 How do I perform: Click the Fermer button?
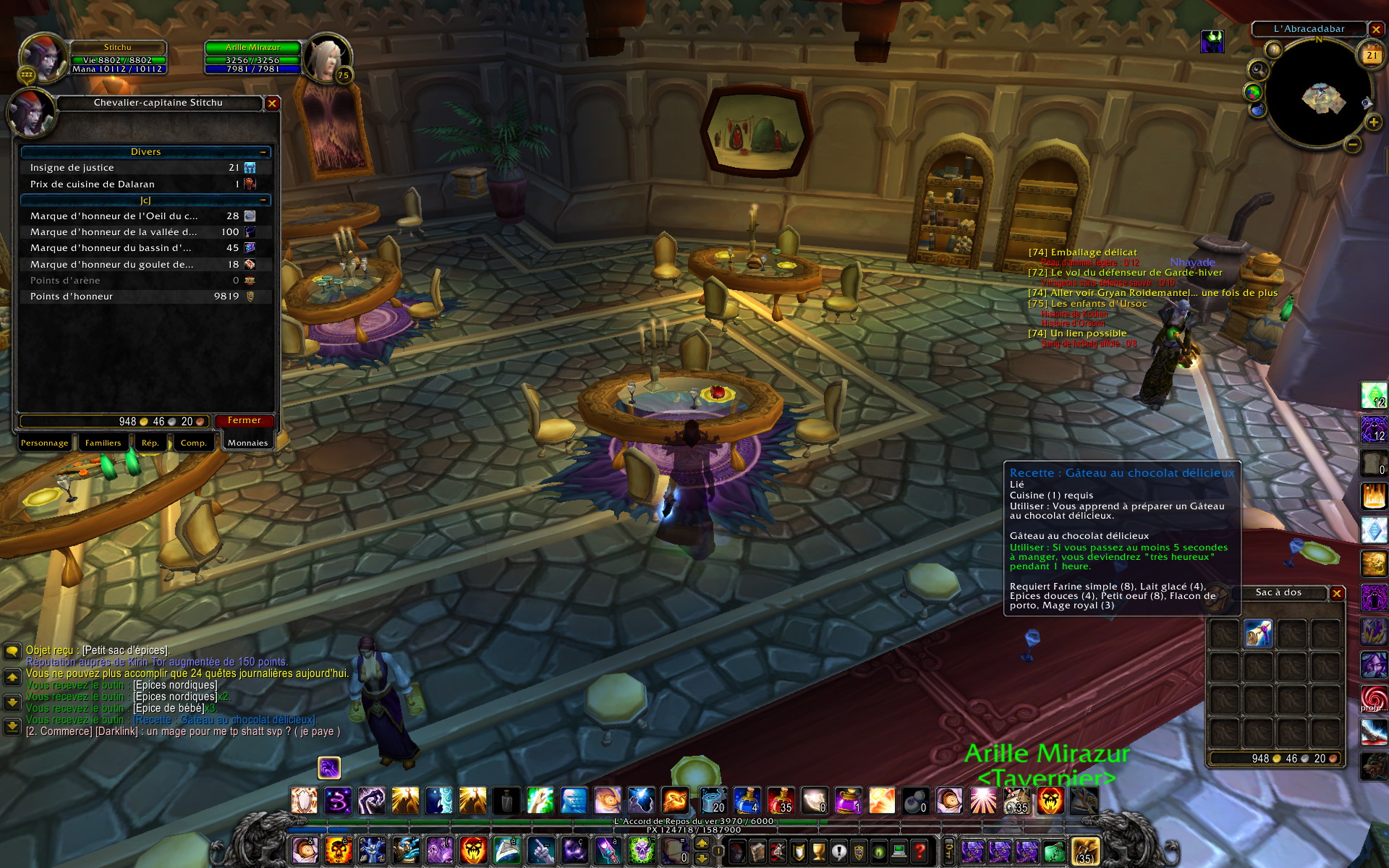pos(244,420)
